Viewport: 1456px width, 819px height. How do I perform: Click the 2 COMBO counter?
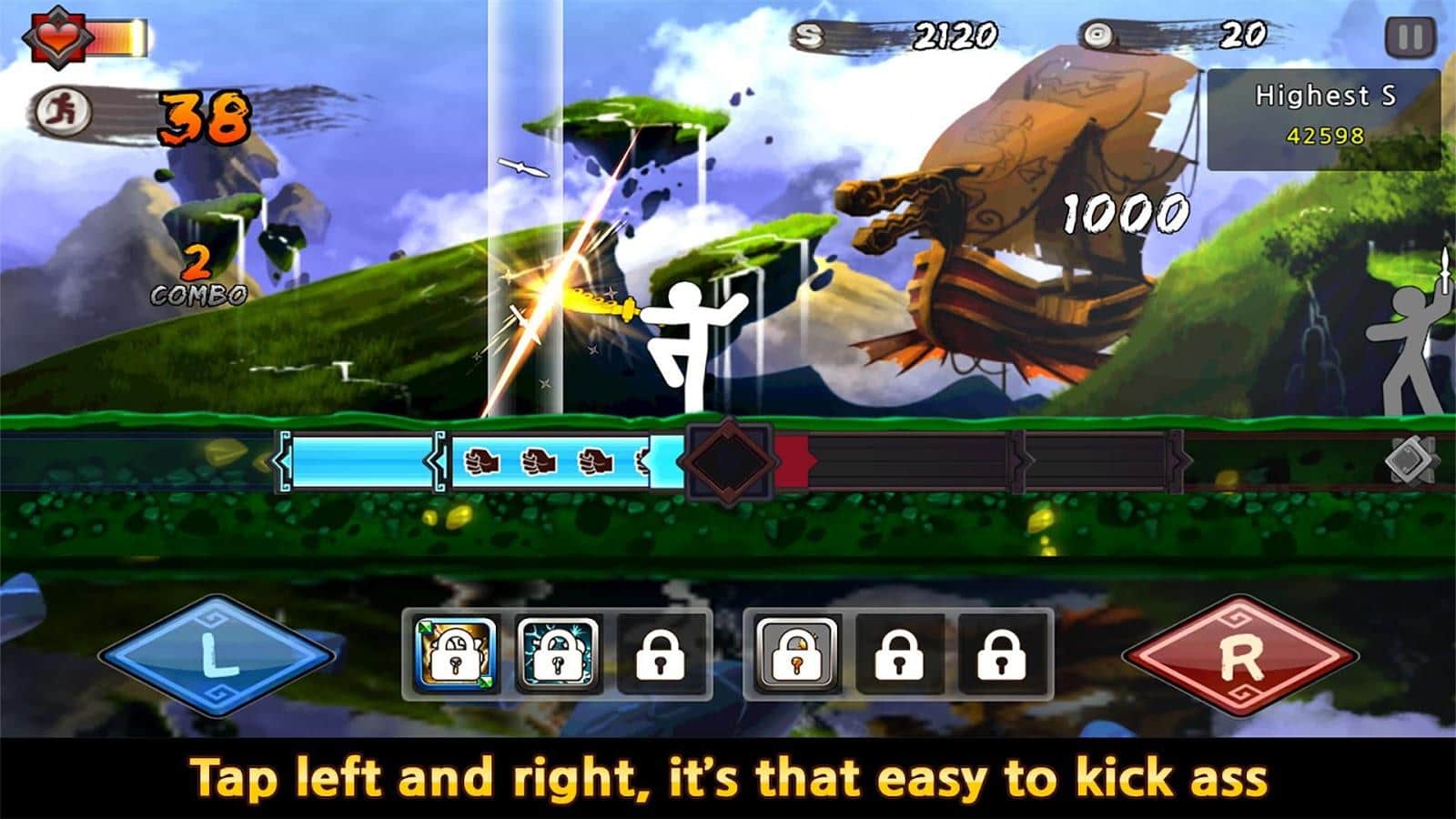tap(197, 277)
